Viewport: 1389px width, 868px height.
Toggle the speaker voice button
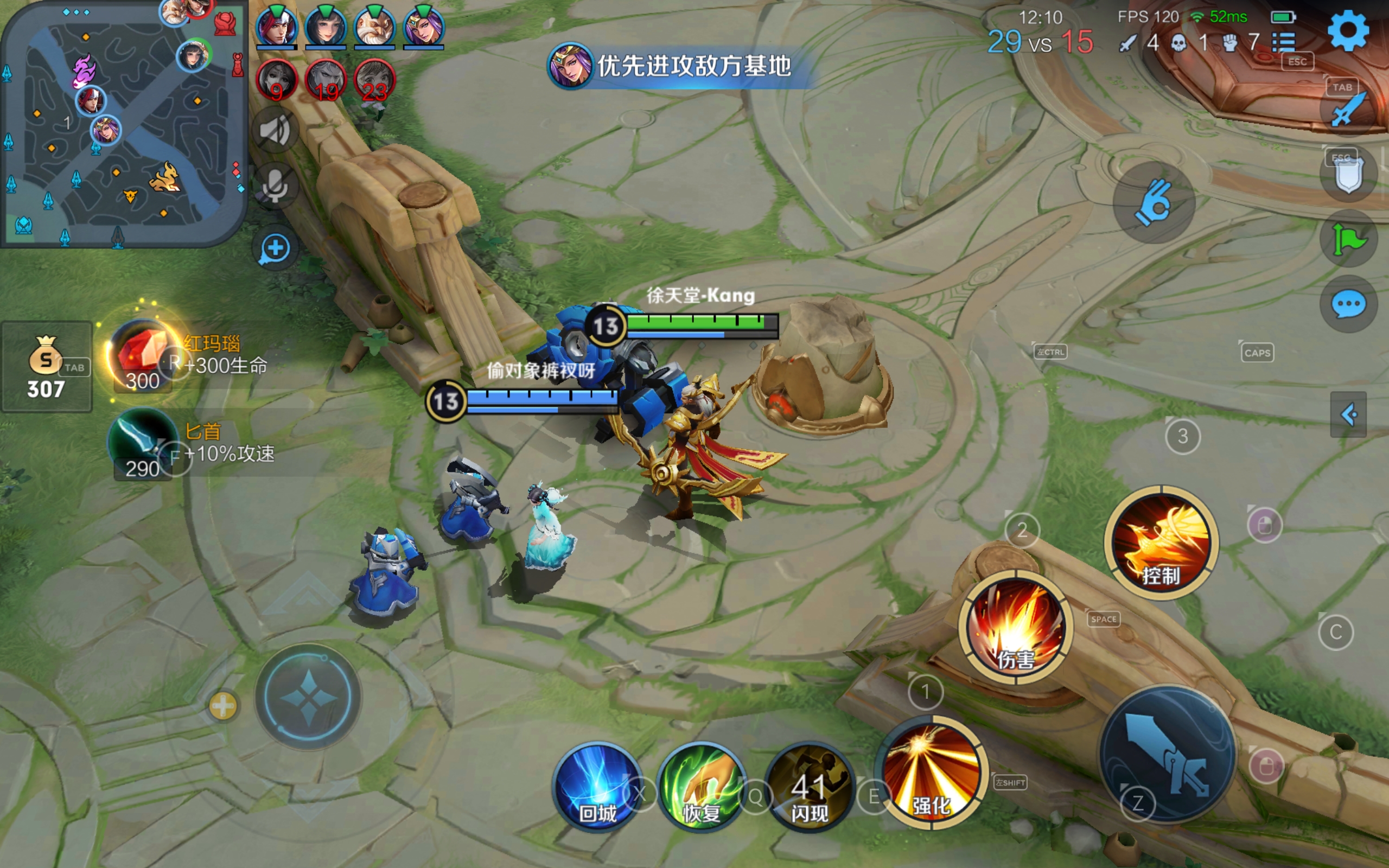tap(275, 130)
